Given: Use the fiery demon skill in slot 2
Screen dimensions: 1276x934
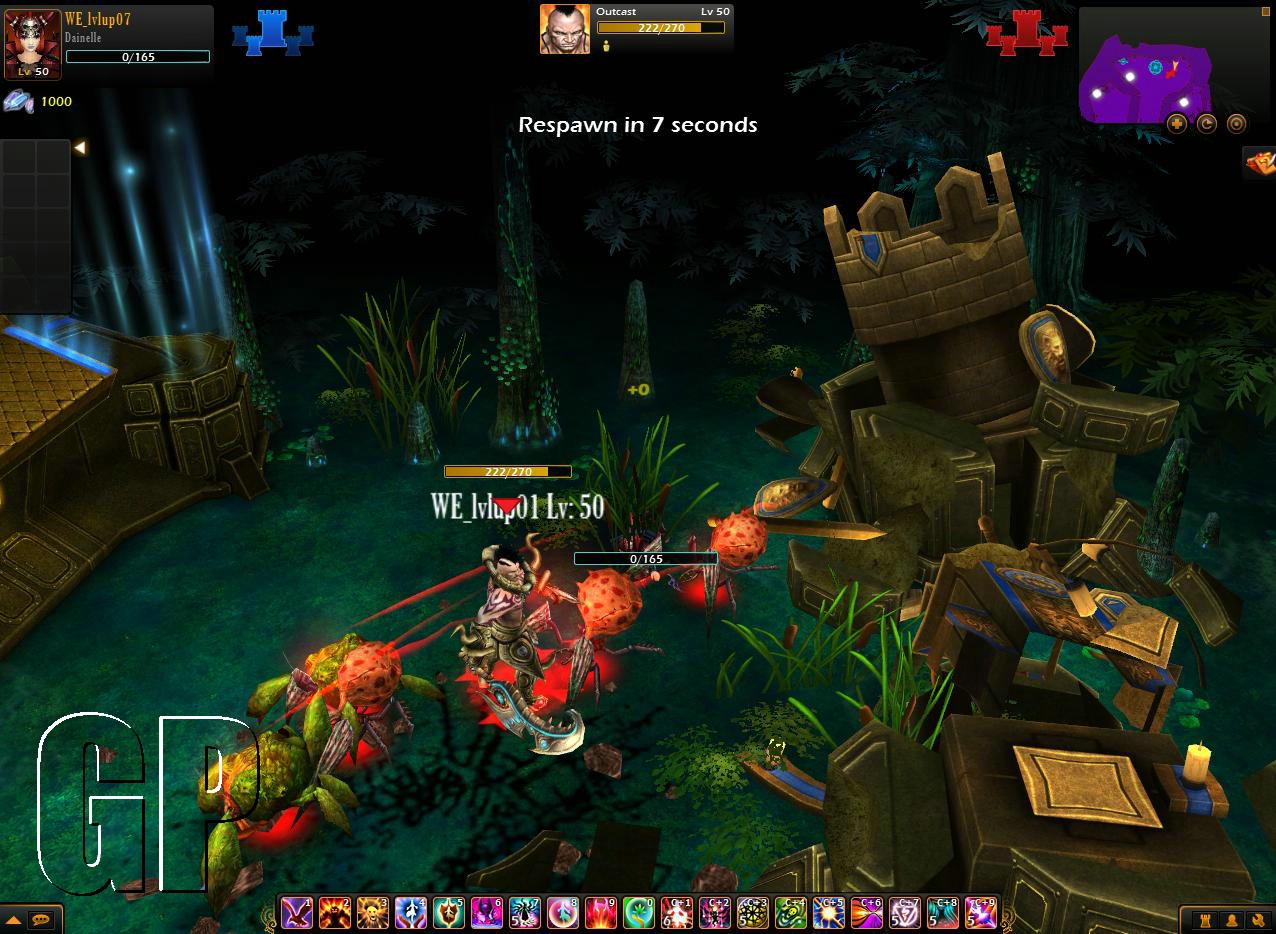Looking at the screenshot, I should pyautogui.click(x=335, y=912).
